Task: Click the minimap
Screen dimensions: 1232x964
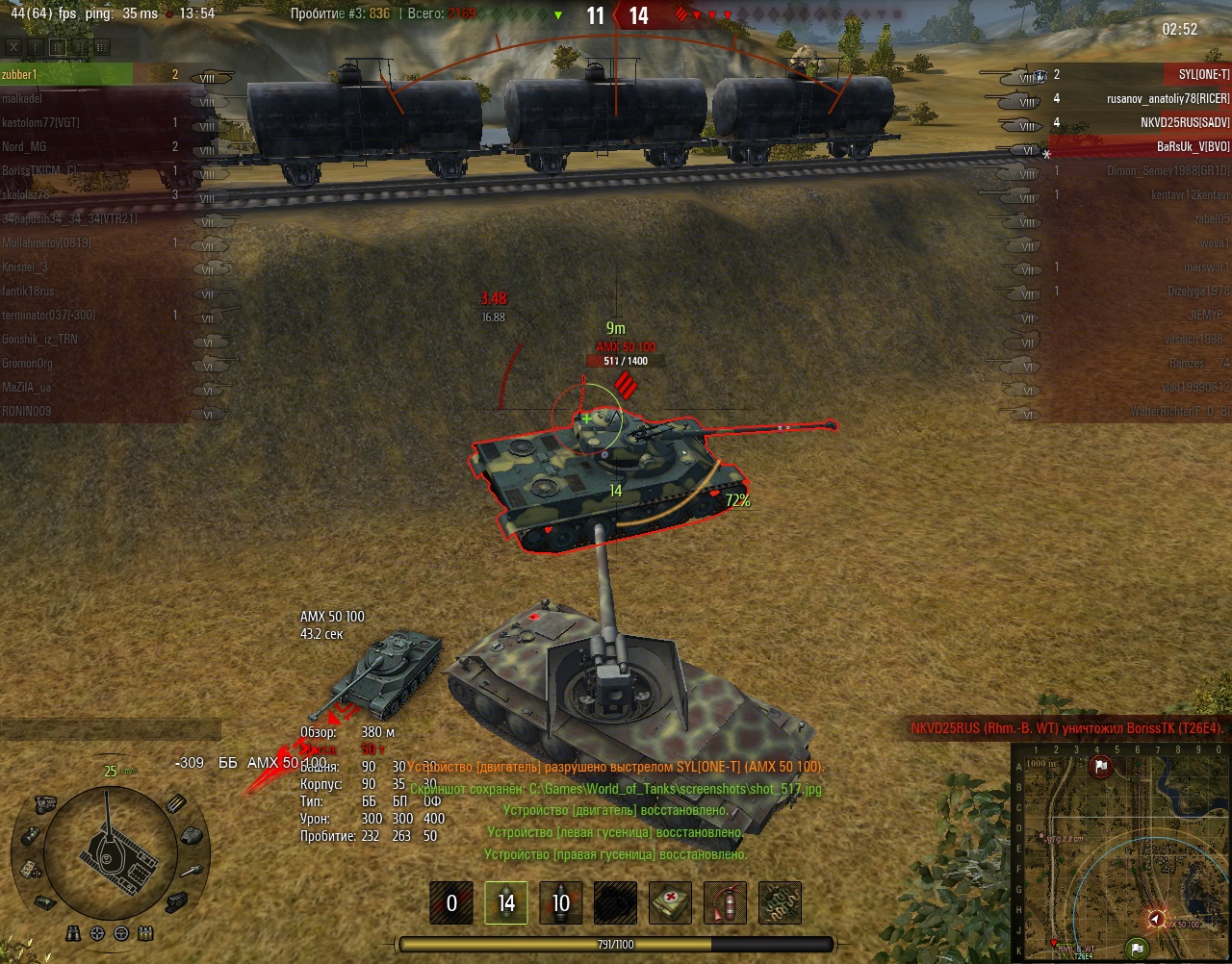Action: [x=1119, y=850]
